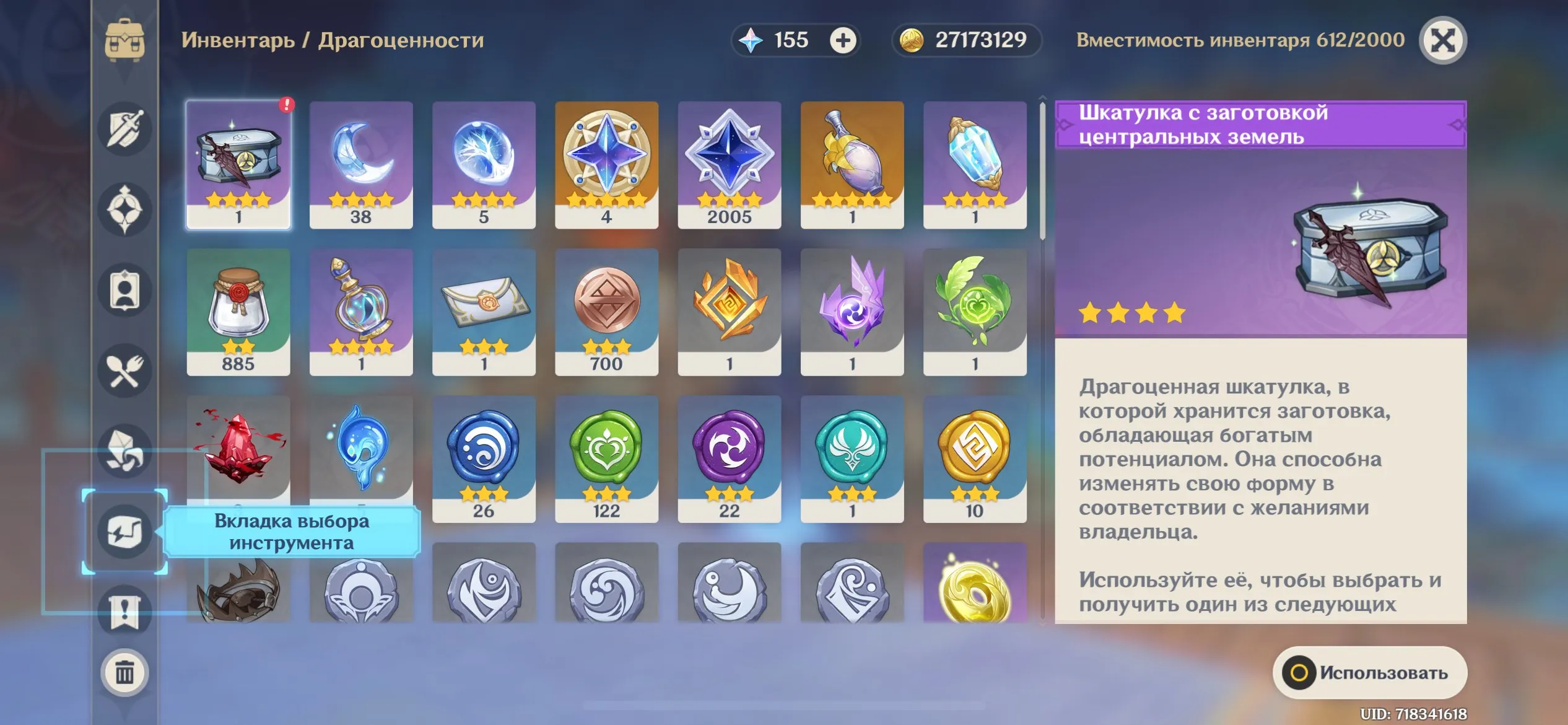Screen dimensions: 1568x725
Task: Select the purple Electro sigil stack 22
Action: point(729,459)
